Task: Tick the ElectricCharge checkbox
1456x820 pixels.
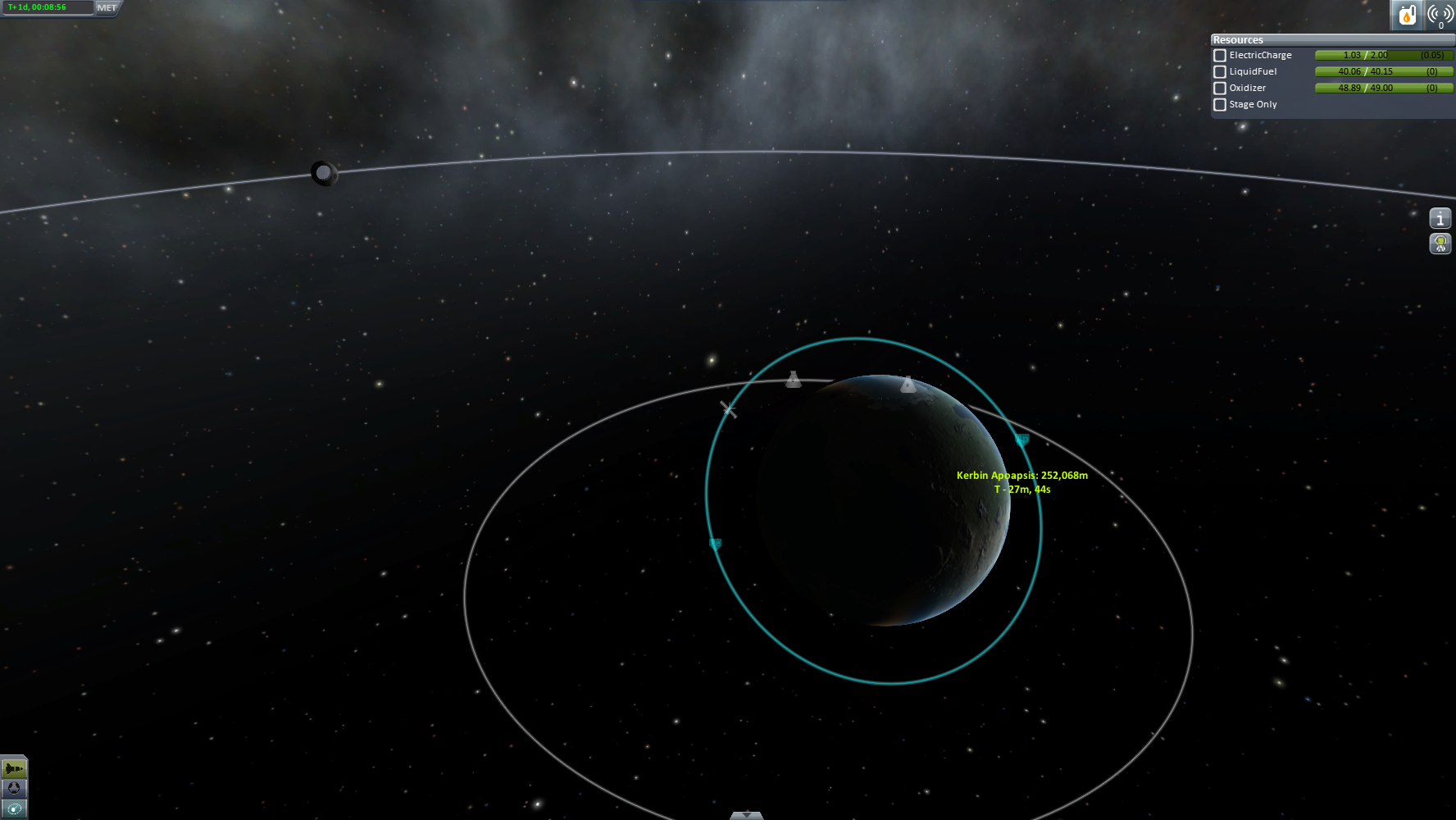Action: (x=1220, y=56)
